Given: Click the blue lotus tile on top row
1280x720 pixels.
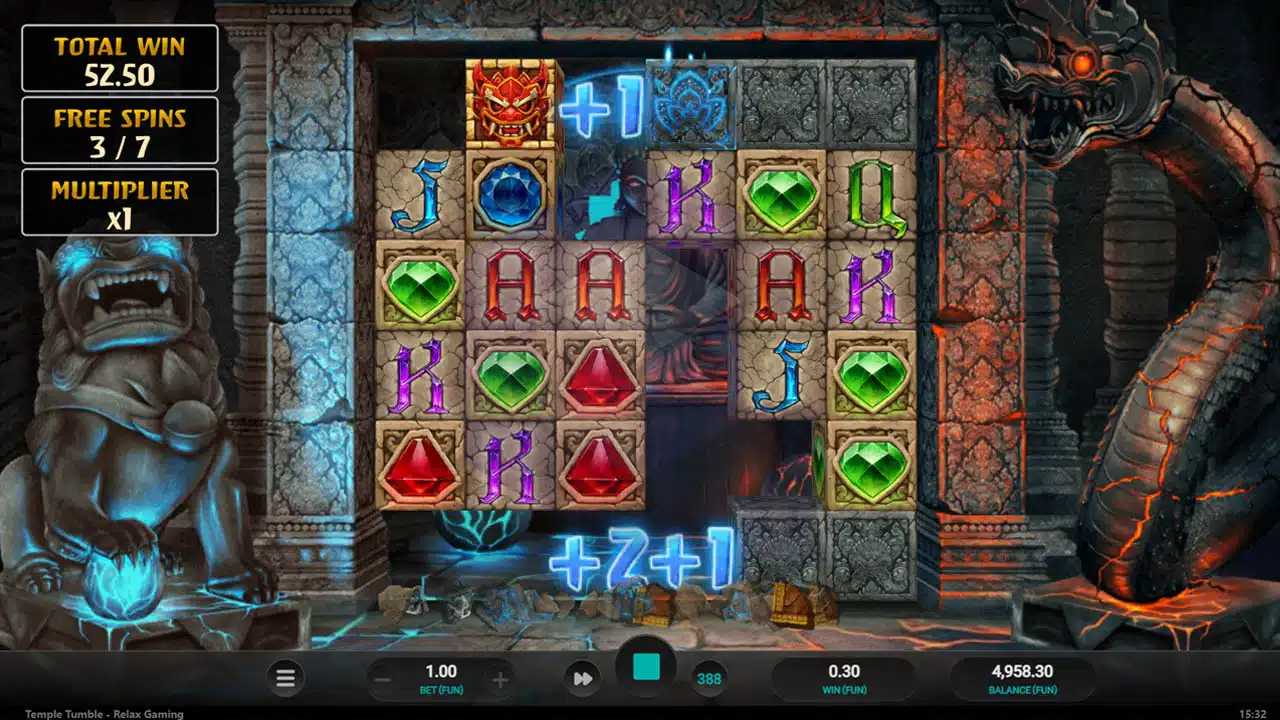Looking at the screenshot, I should coord(690,107).
